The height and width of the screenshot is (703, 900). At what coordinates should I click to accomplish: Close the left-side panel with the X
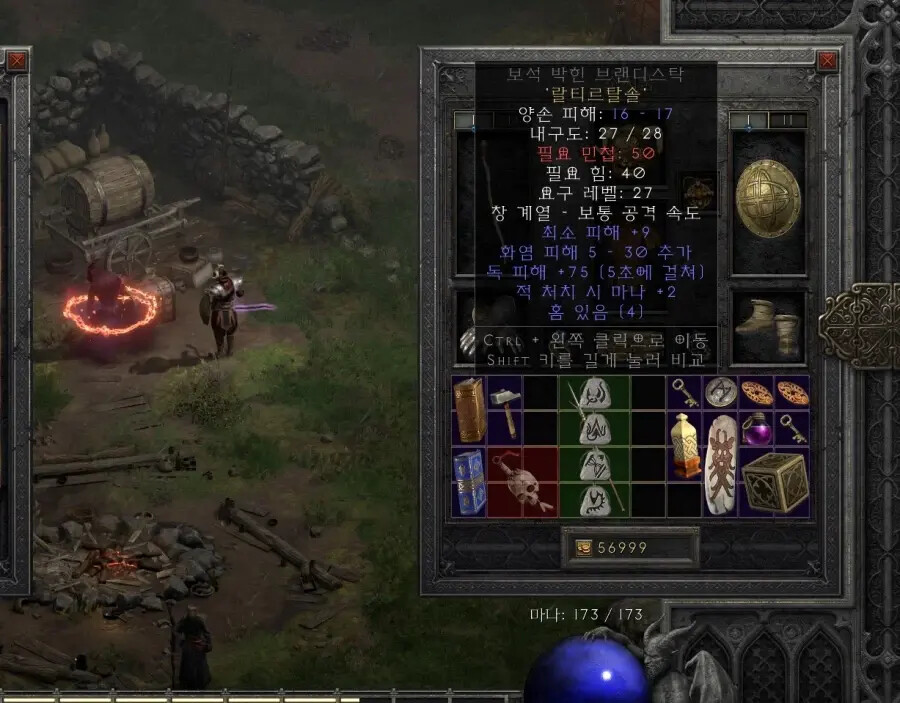click(x=17, y=61)
